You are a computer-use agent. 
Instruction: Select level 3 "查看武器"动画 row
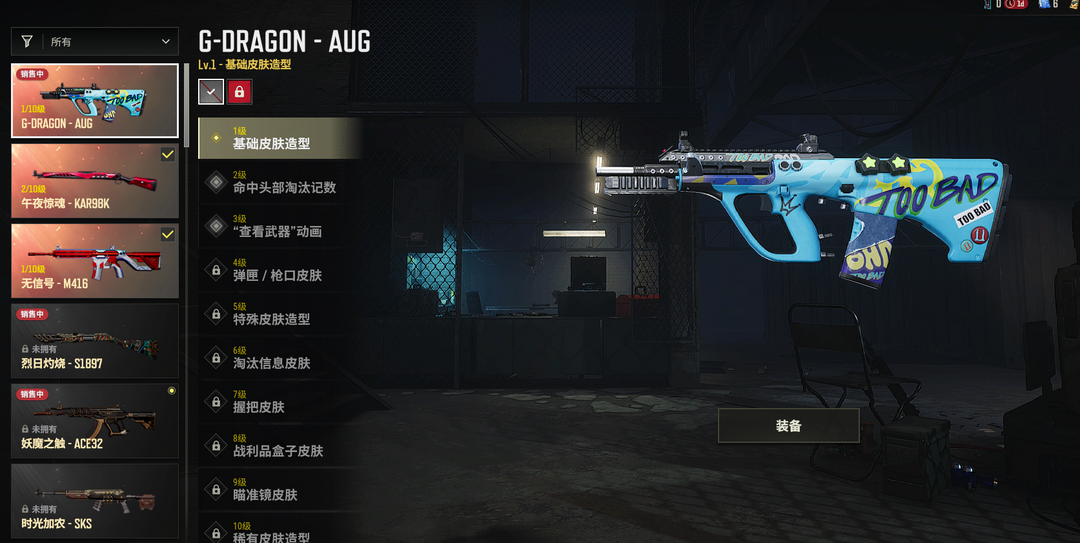click(279, 227)
